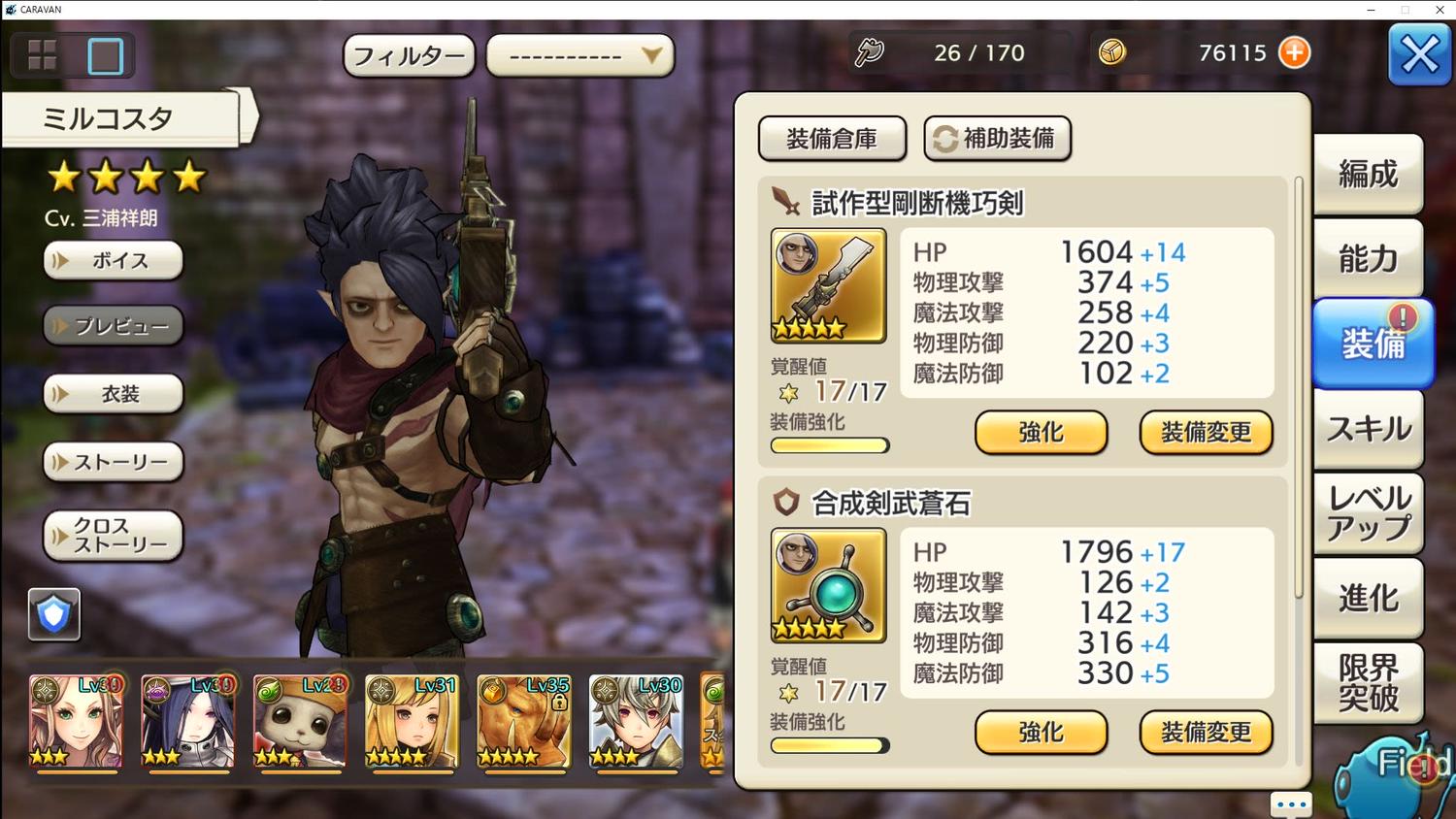Open the レベルアップ level up tab
The width and height of the screenshot is (1456, 819).
click(x=1368, y=513)
